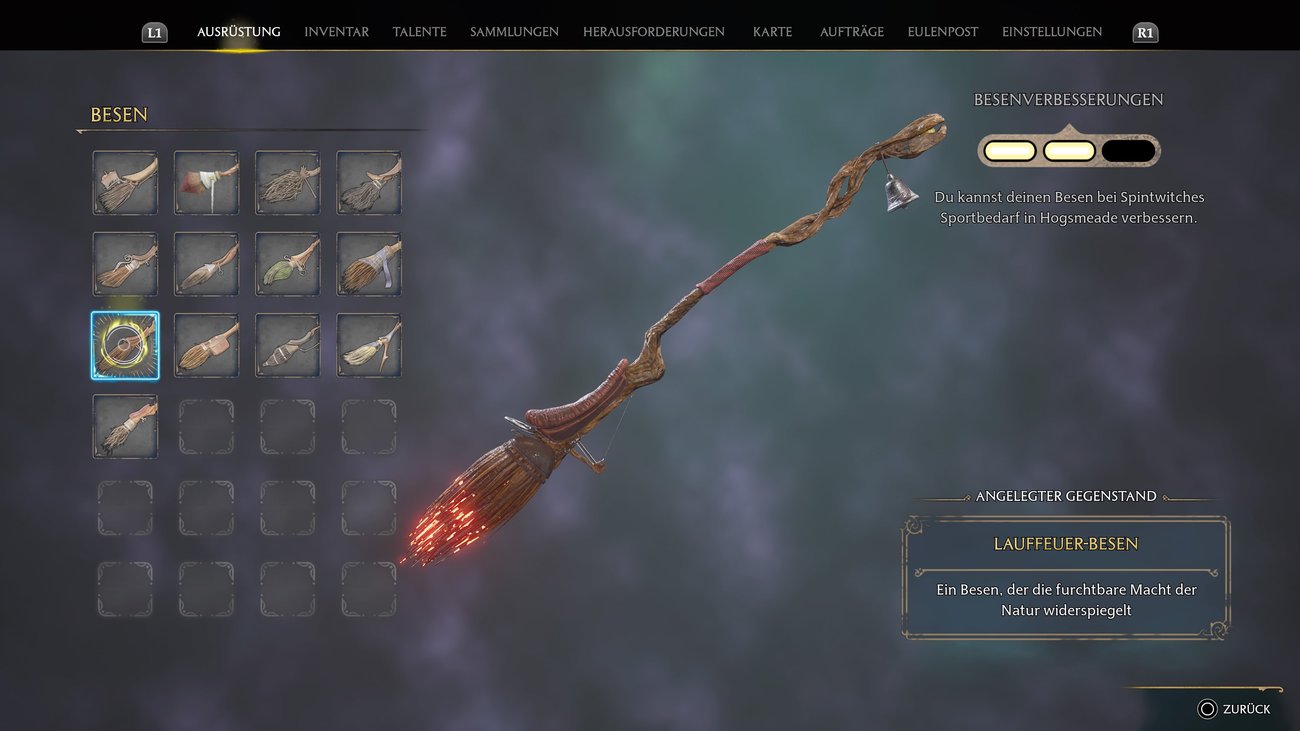Choose the broom with green bristles
The width and height of the screenshot is (1300, 731).
287,264
